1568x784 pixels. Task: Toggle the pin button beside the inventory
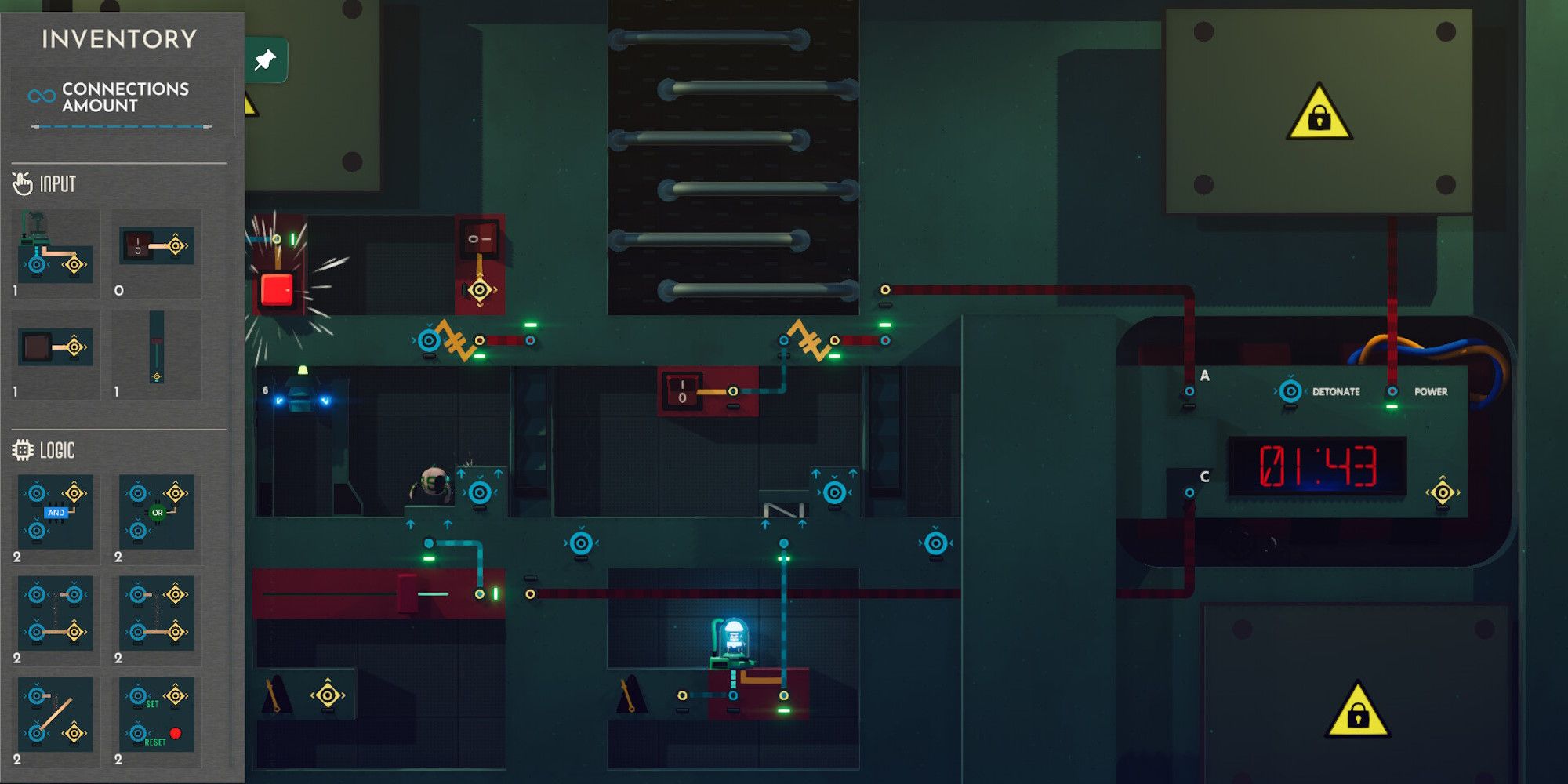266,60
